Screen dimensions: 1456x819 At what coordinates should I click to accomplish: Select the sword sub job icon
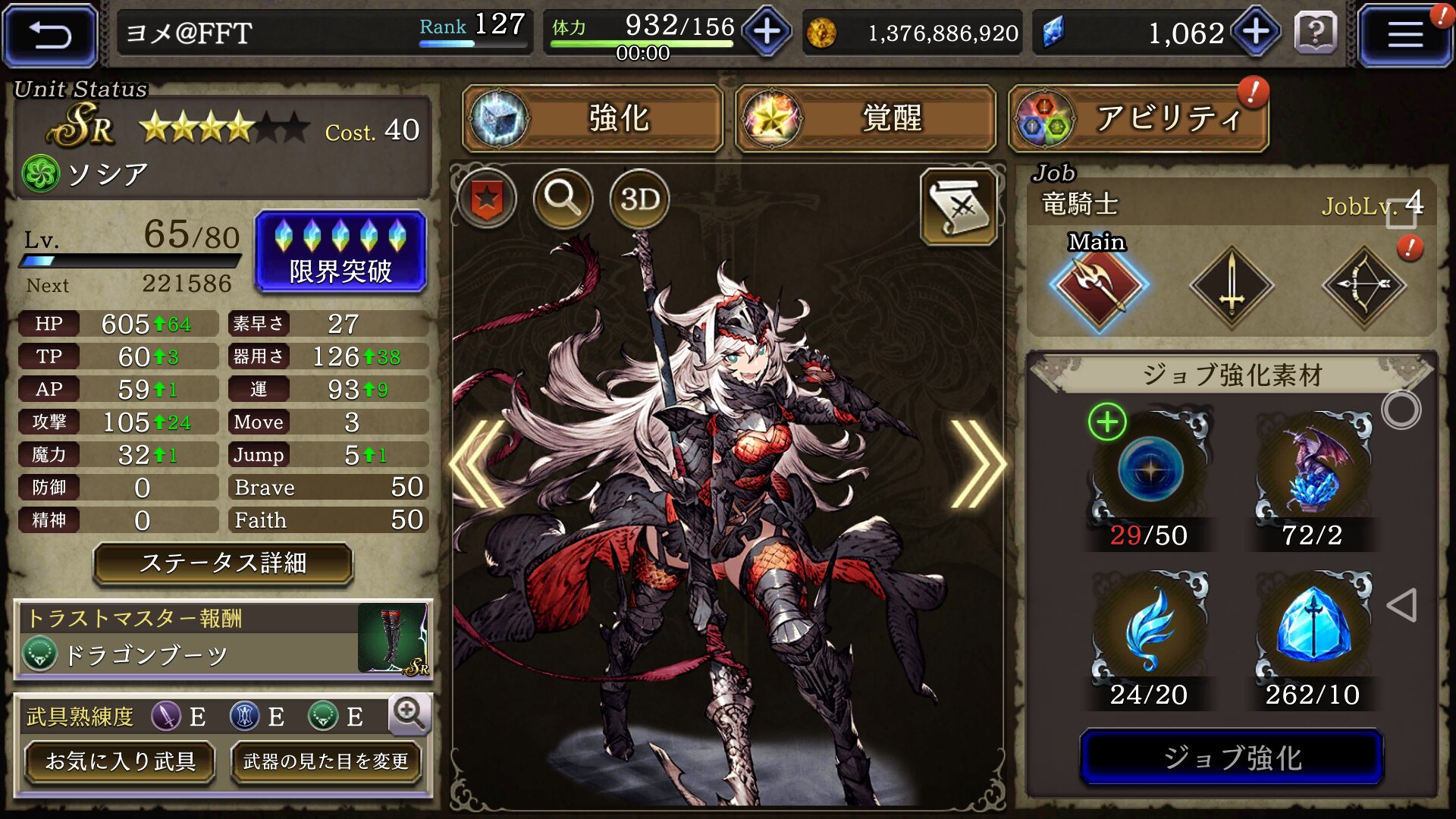[1232, 287]
